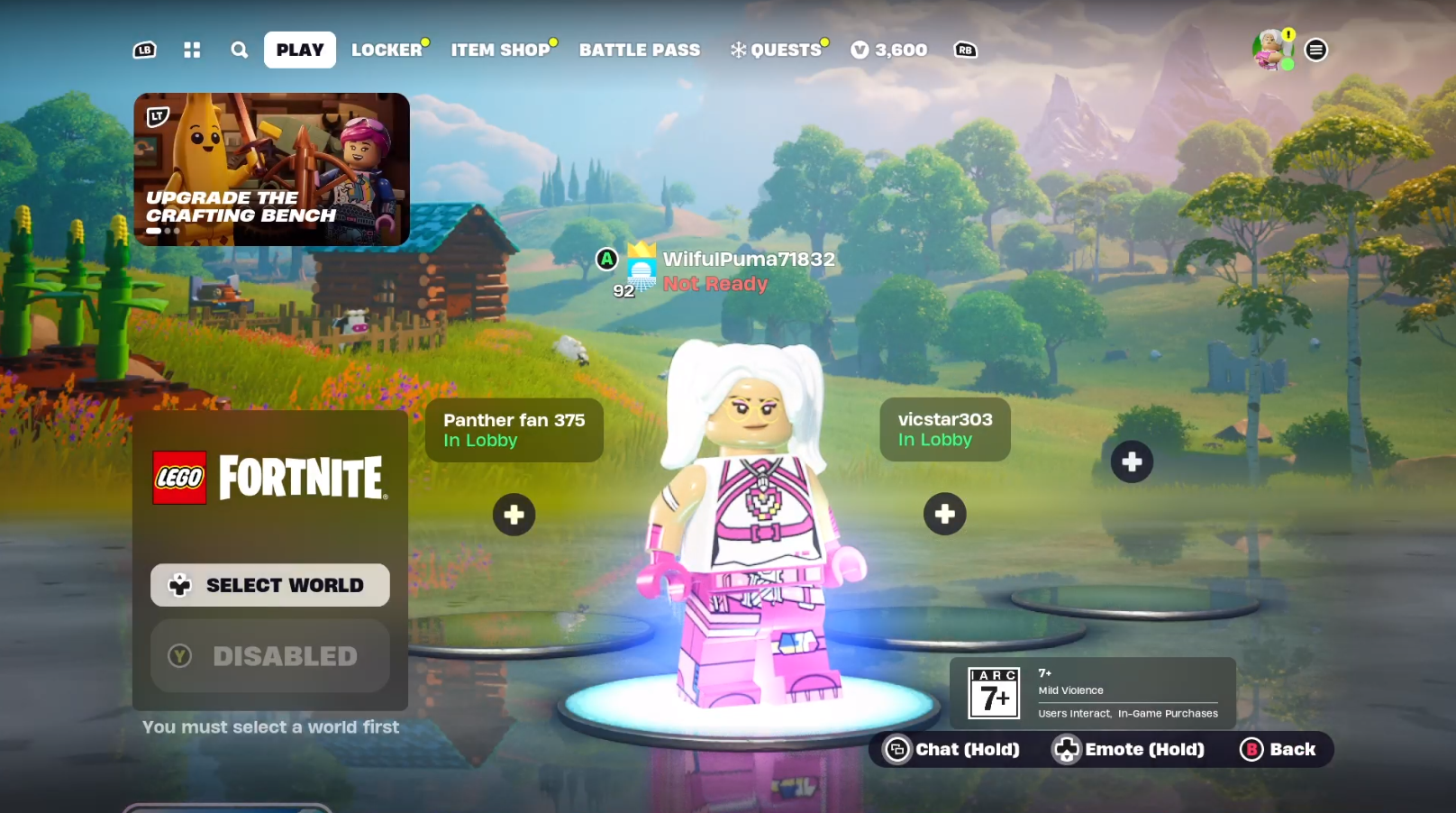Invite a friend via plus under Panther fan 375
Viewport: 1456px width, 813px height.
pos(514,515)
